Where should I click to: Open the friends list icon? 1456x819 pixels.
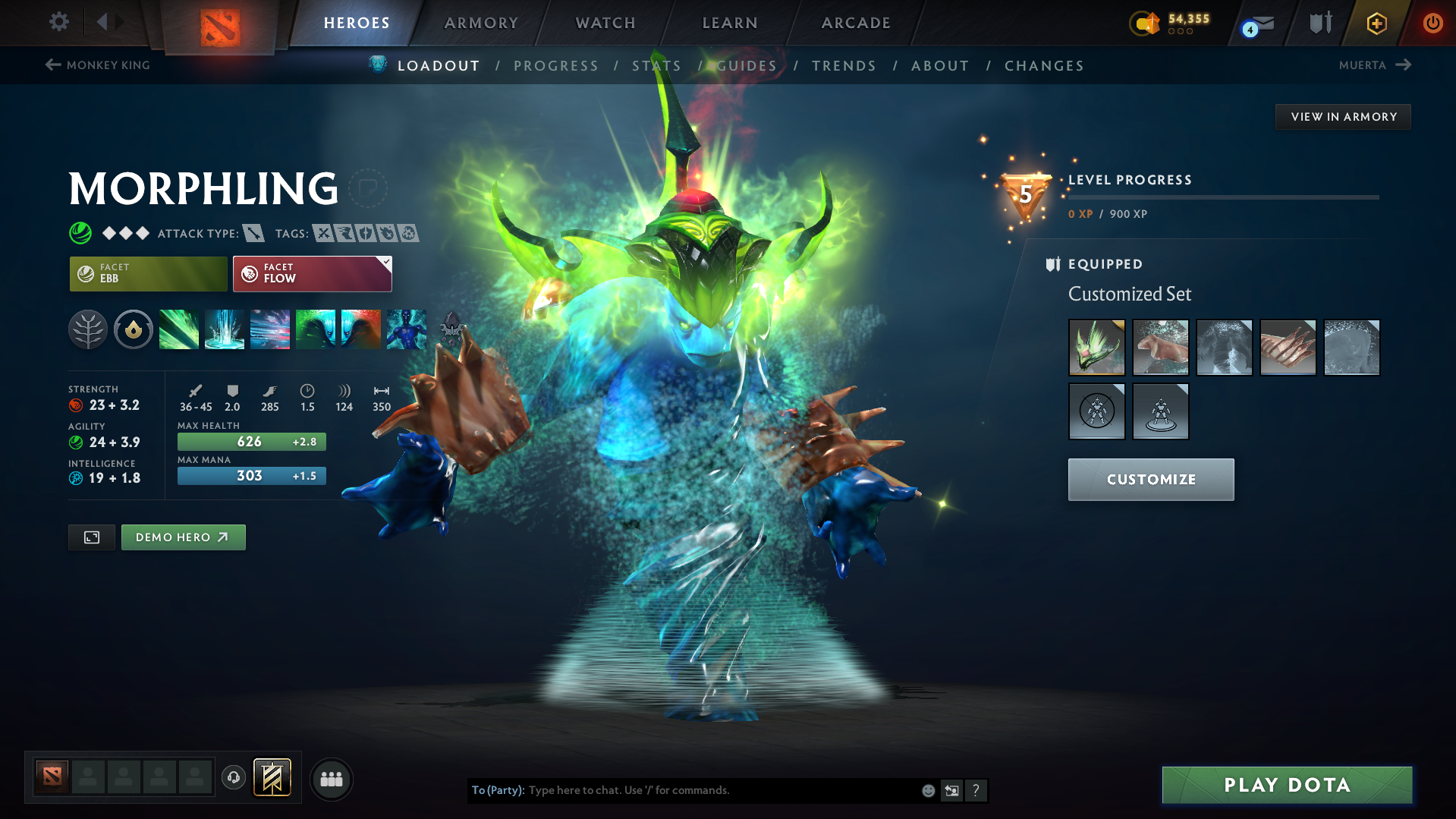point(332,779)
